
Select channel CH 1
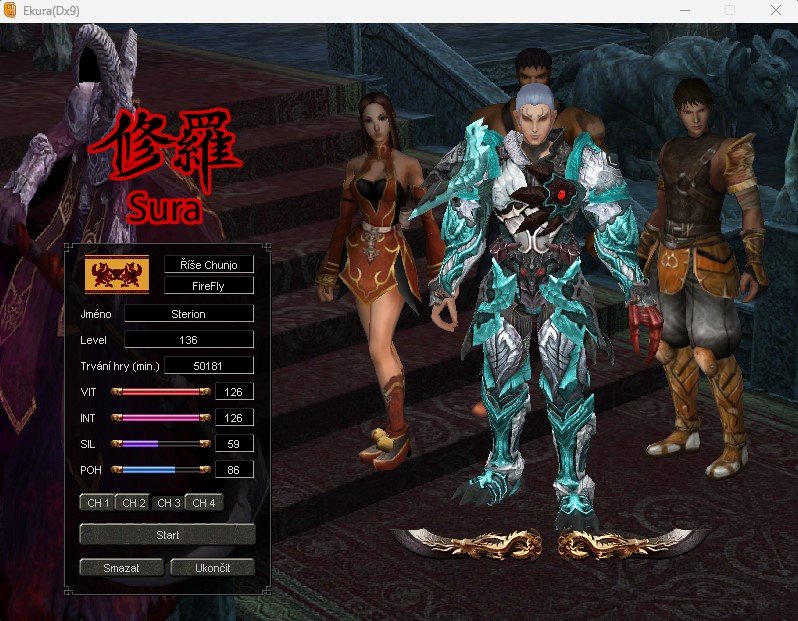point(96,503)
